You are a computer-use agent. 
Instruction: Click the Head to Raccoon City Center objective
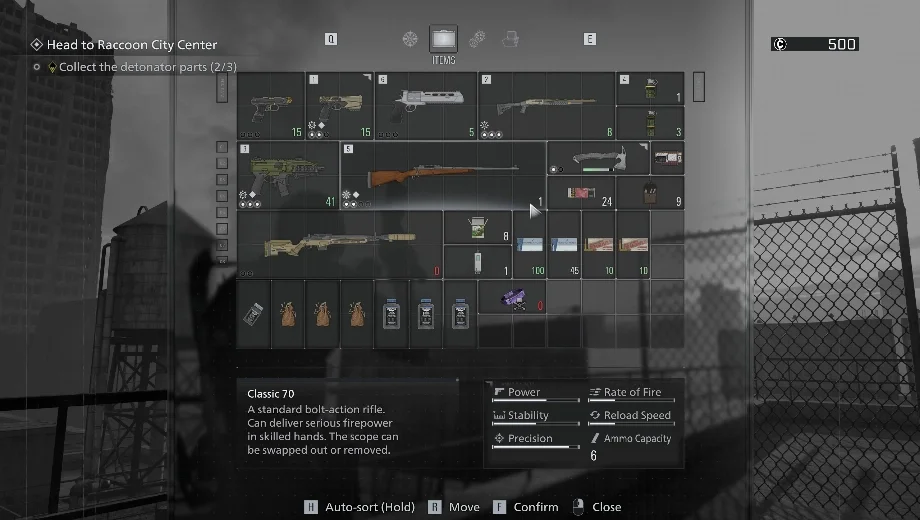coord(131,45)
